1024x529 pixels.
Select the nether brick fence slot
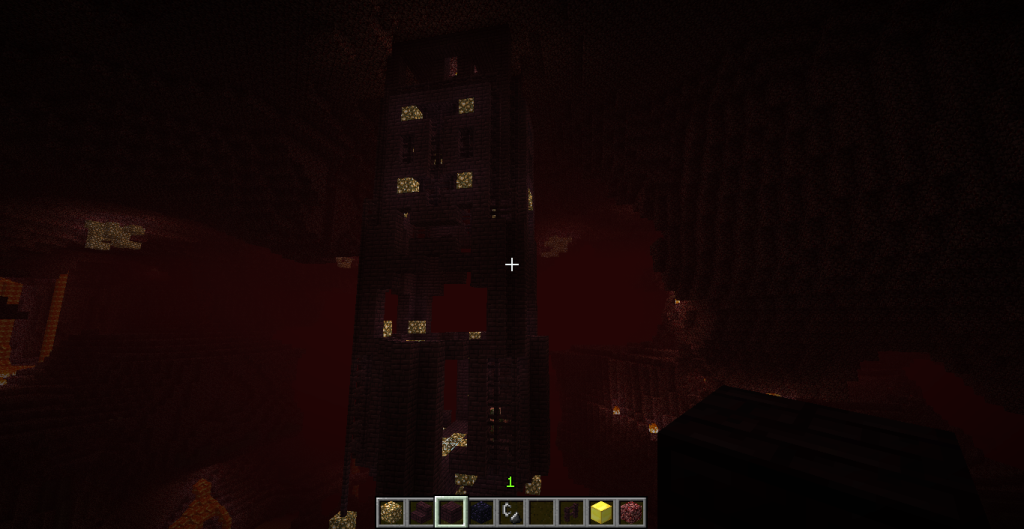571,512
